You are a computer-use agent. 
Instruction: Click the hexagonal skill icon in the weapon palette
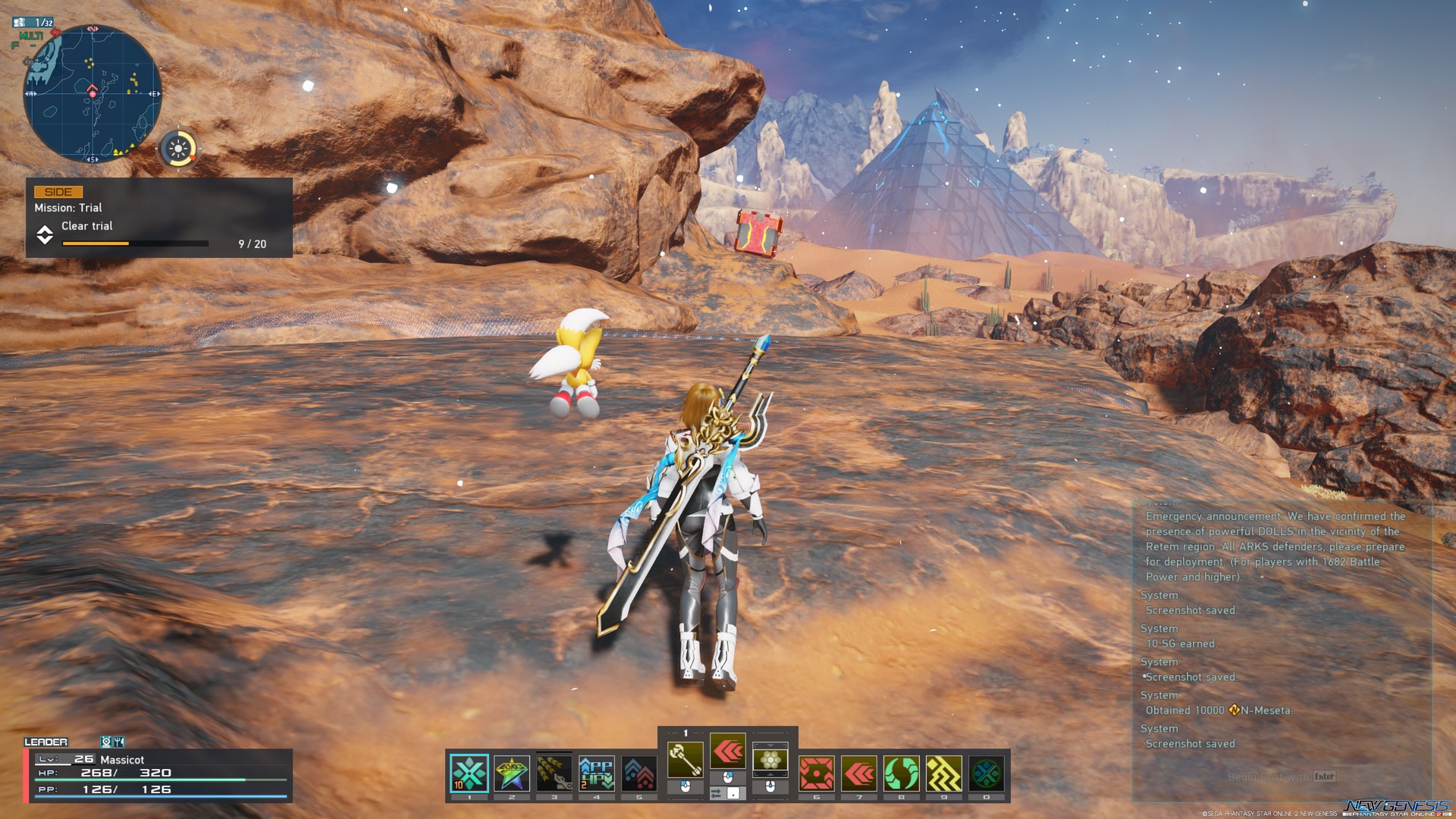coord(770,761)
